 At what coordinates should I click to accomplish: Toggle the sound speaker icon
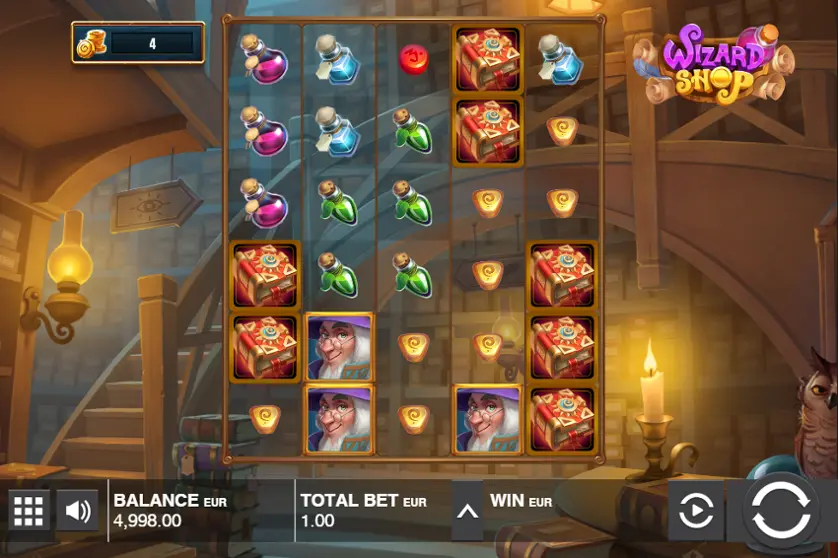(x=77, y=511)
